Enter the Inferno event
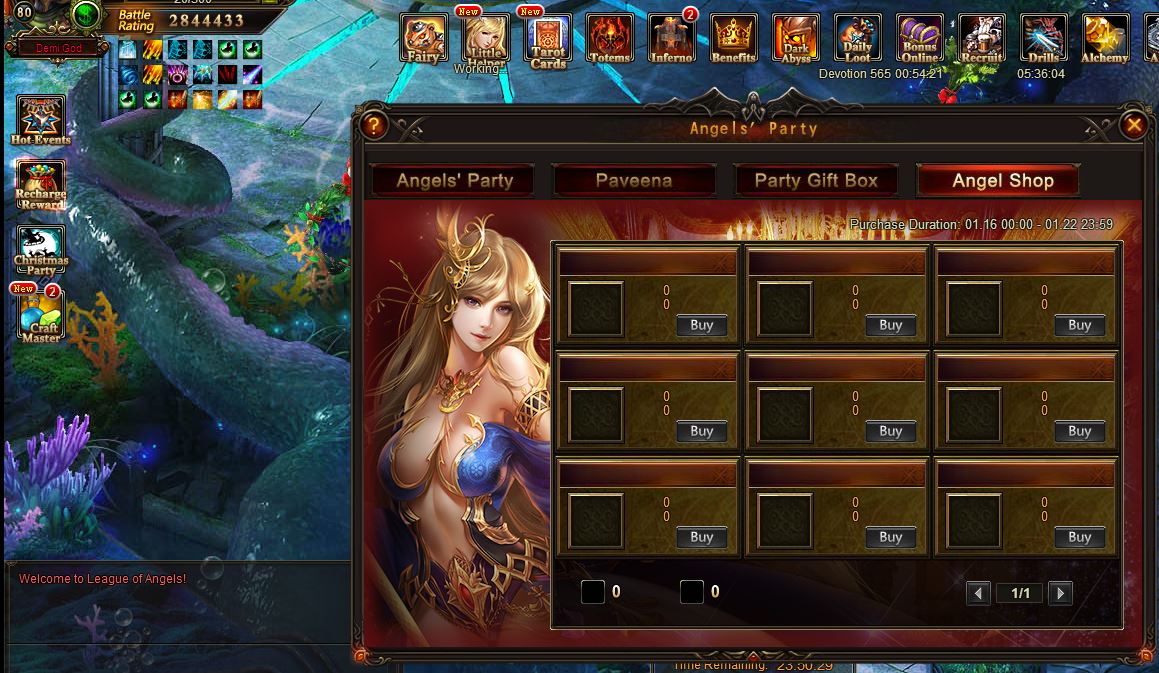Viewport: 1159px width, 673px height. pos(672,39)
